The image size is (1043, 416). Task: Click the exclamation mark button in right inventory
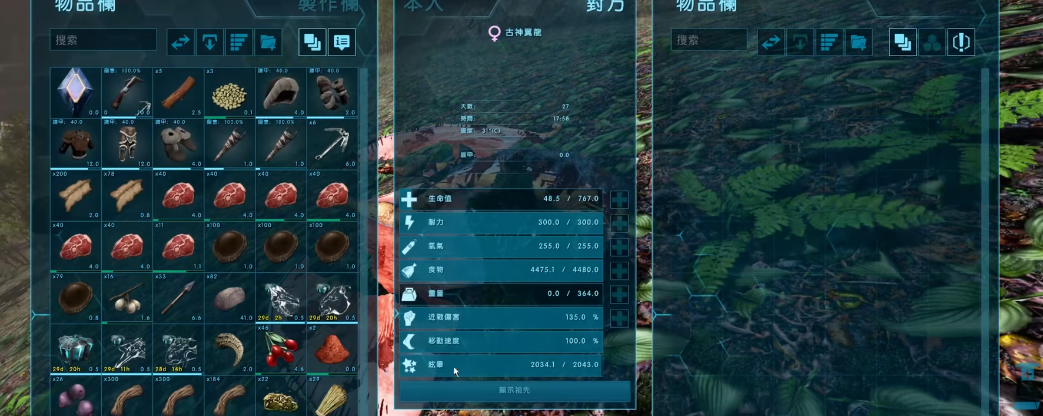point(961,42)
